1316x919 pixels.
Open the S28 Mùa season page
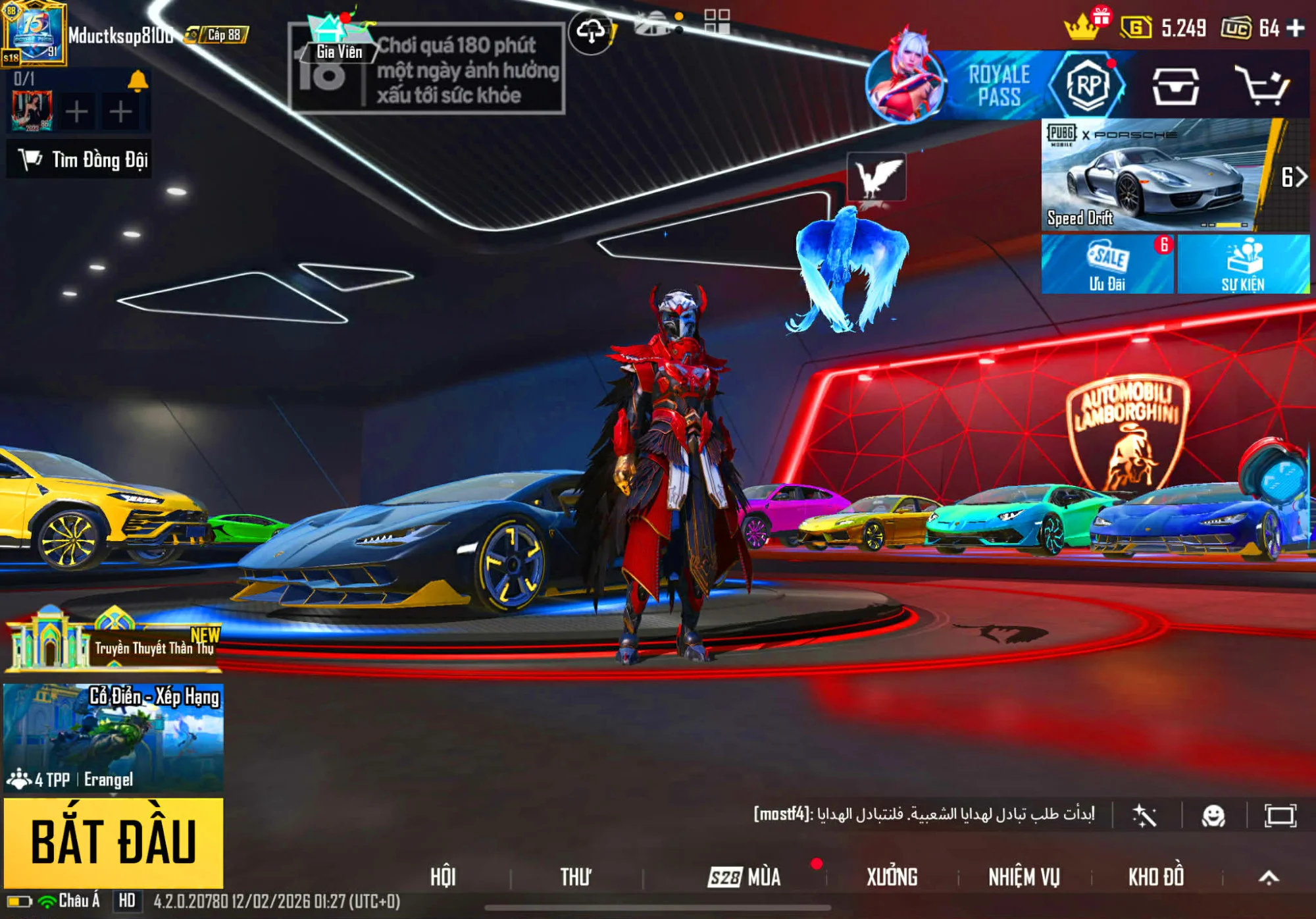745,877
